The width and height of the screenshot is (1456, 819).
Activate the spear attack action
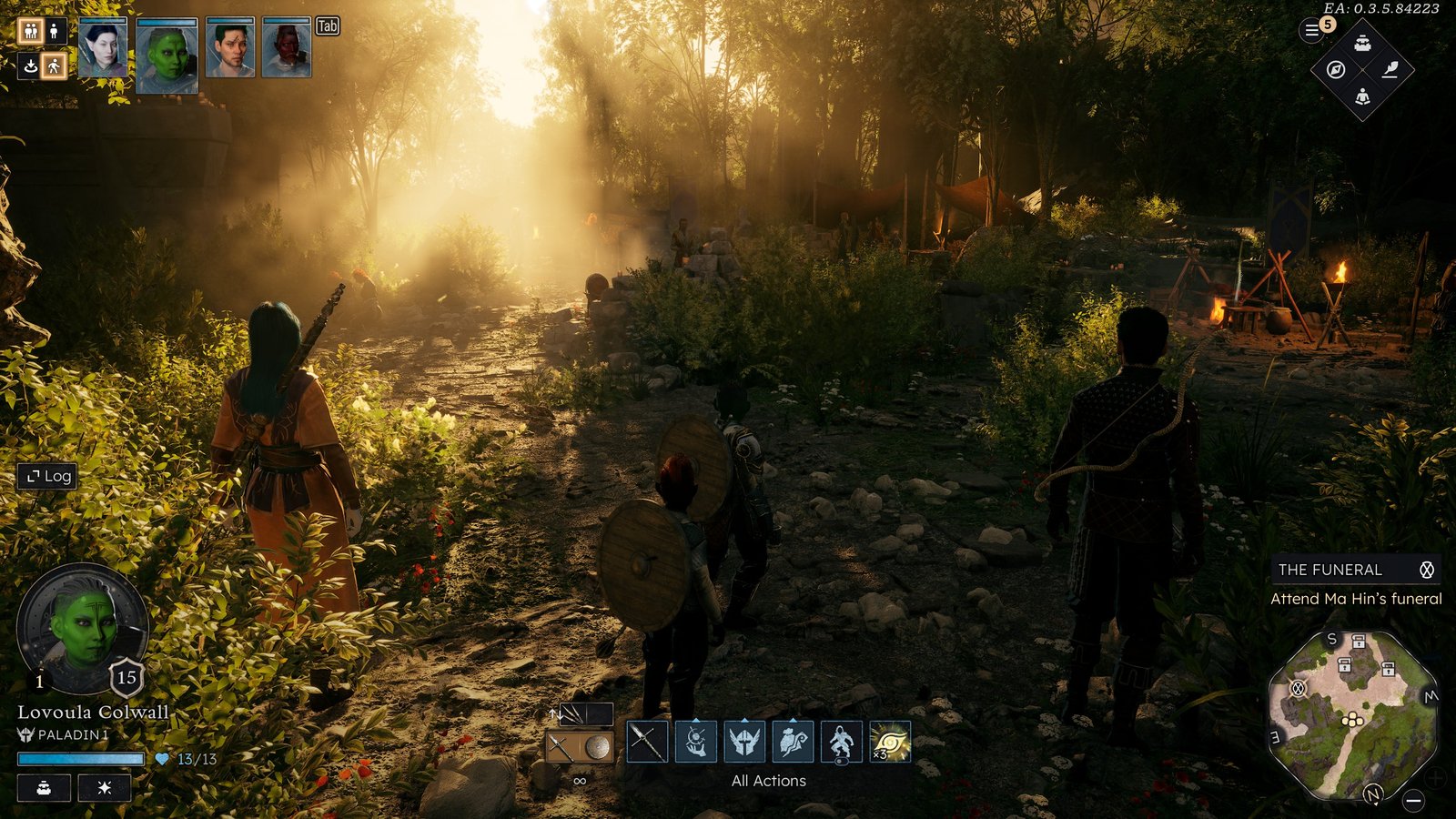point(647,742)
